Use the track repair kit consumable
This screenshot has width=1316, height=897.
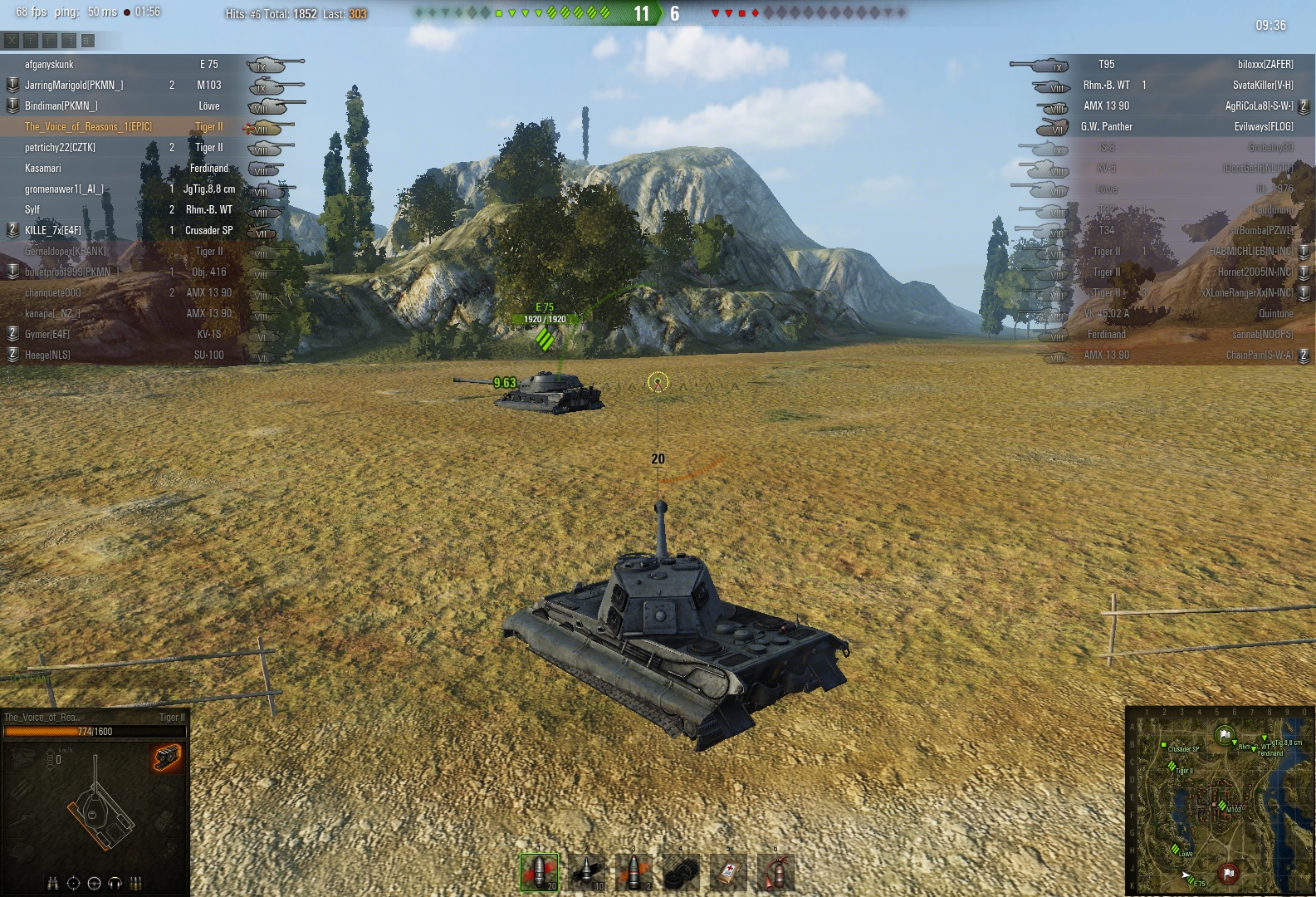pos(681,872)
